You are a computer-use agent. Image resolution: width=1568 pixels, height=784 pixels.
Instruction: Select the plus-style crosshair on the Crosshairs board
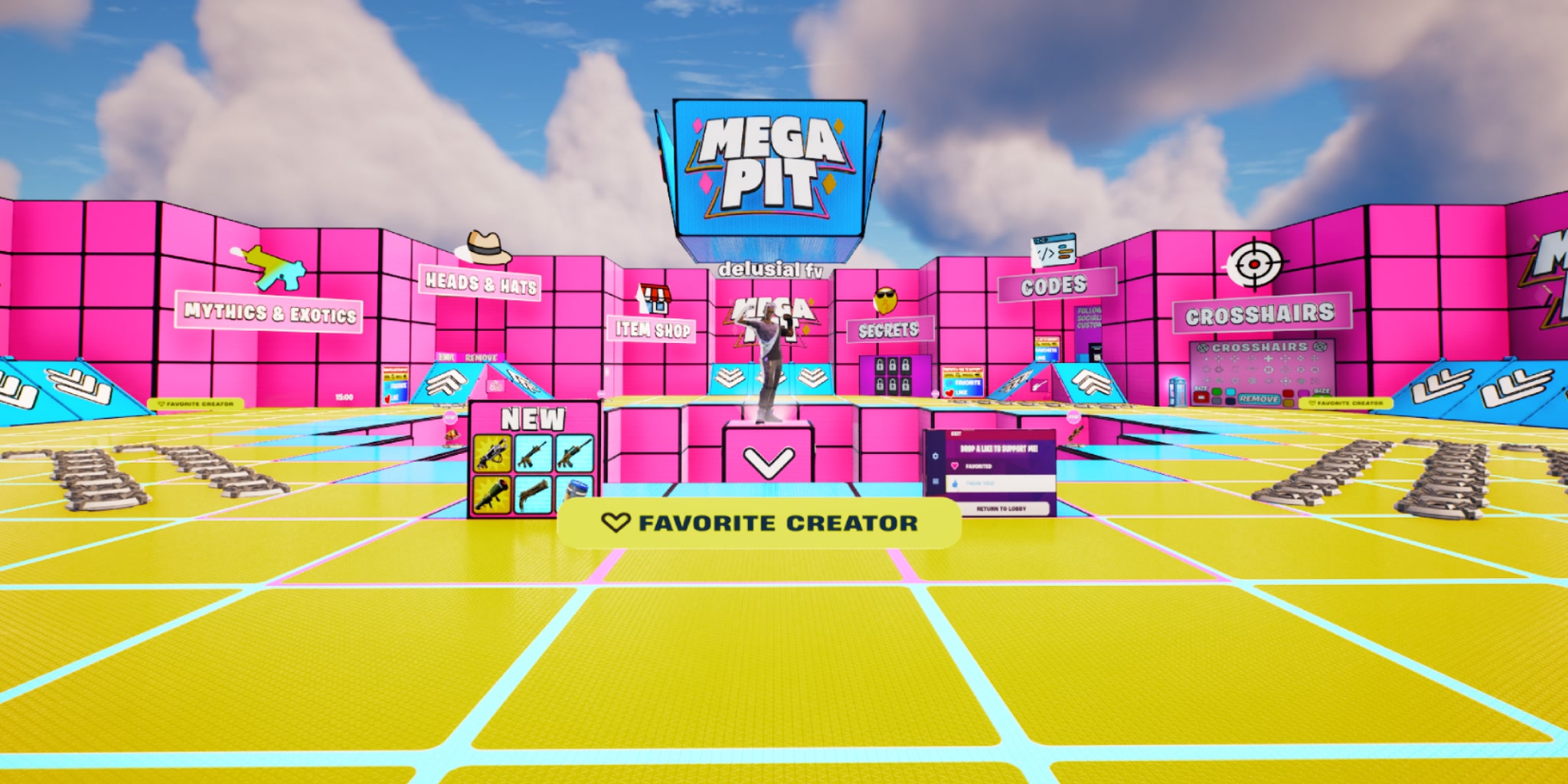coord(1269,359)
